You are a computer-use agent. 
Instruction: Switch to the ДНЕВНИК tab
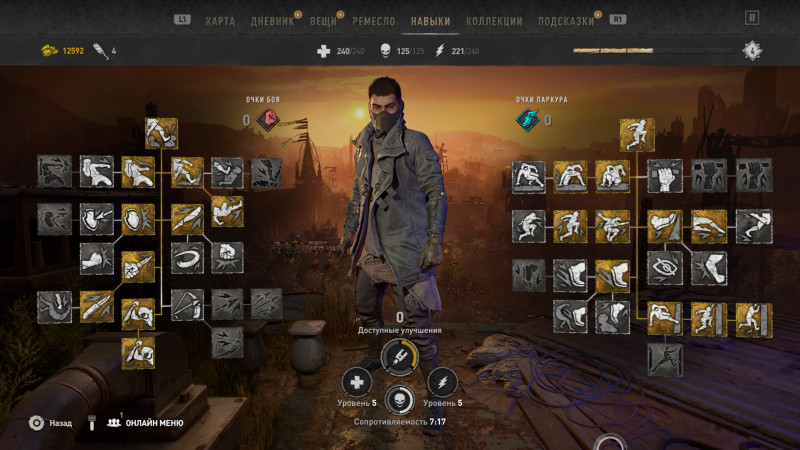pos(273,20)
